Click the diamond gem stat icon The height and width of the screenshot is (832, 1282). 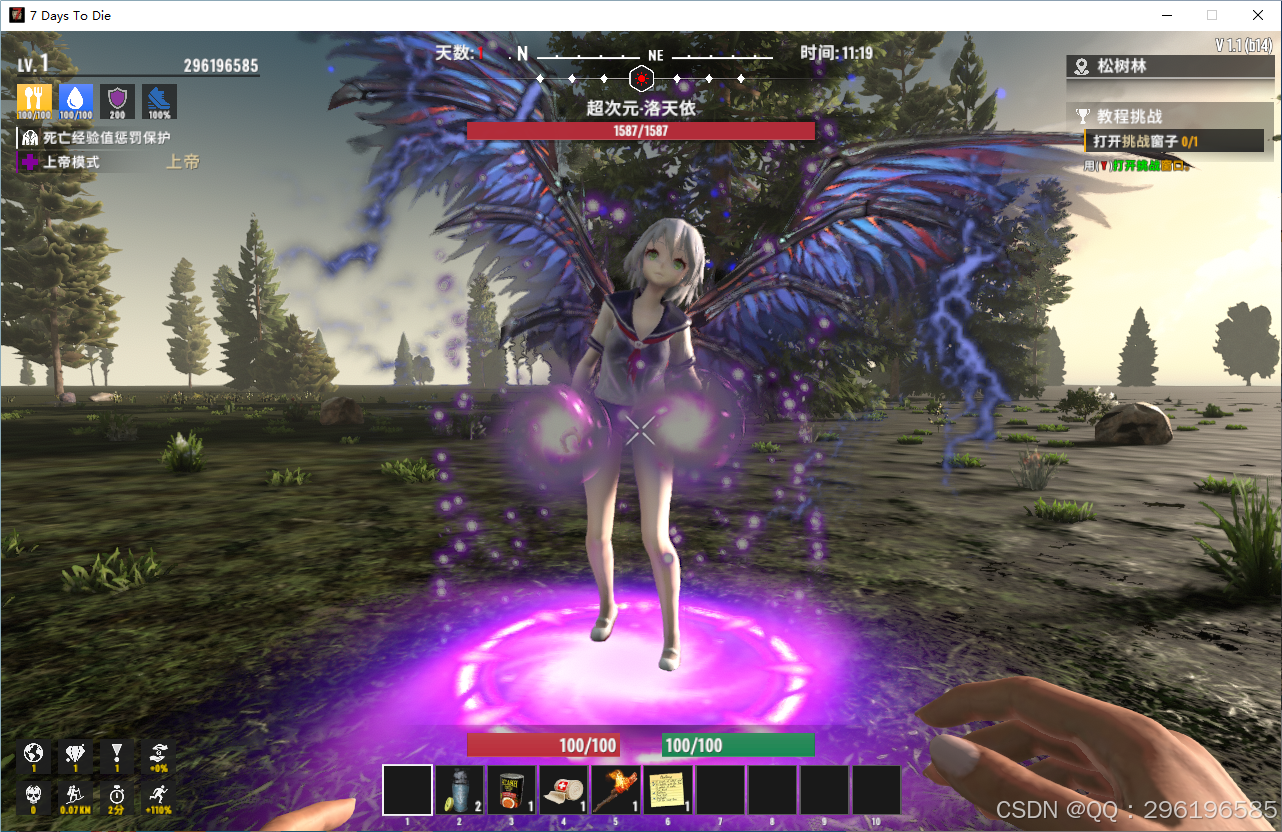tap(76, 755)
